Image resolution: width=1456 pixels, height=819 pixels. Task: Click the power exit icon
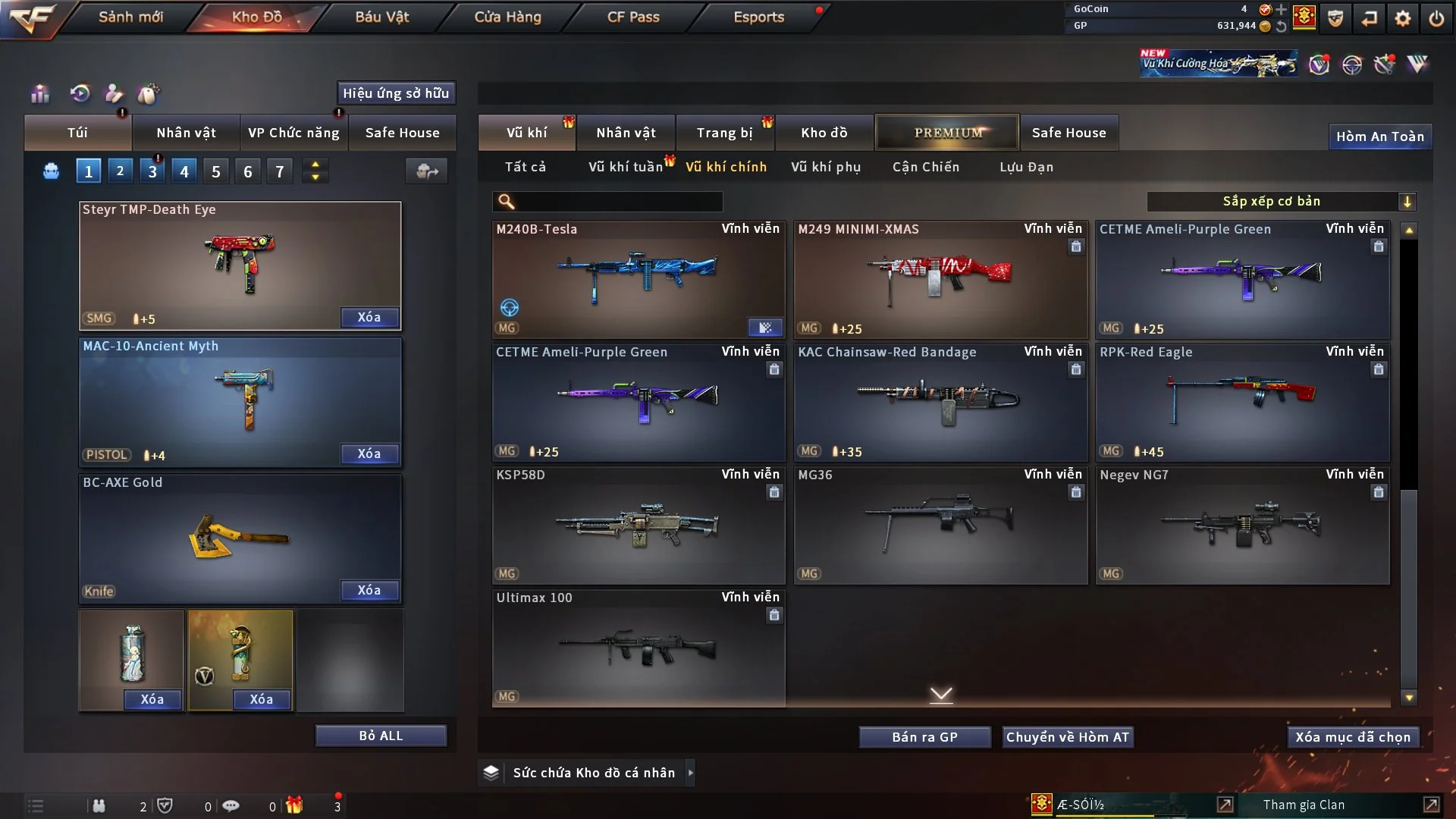[1436, 18]
